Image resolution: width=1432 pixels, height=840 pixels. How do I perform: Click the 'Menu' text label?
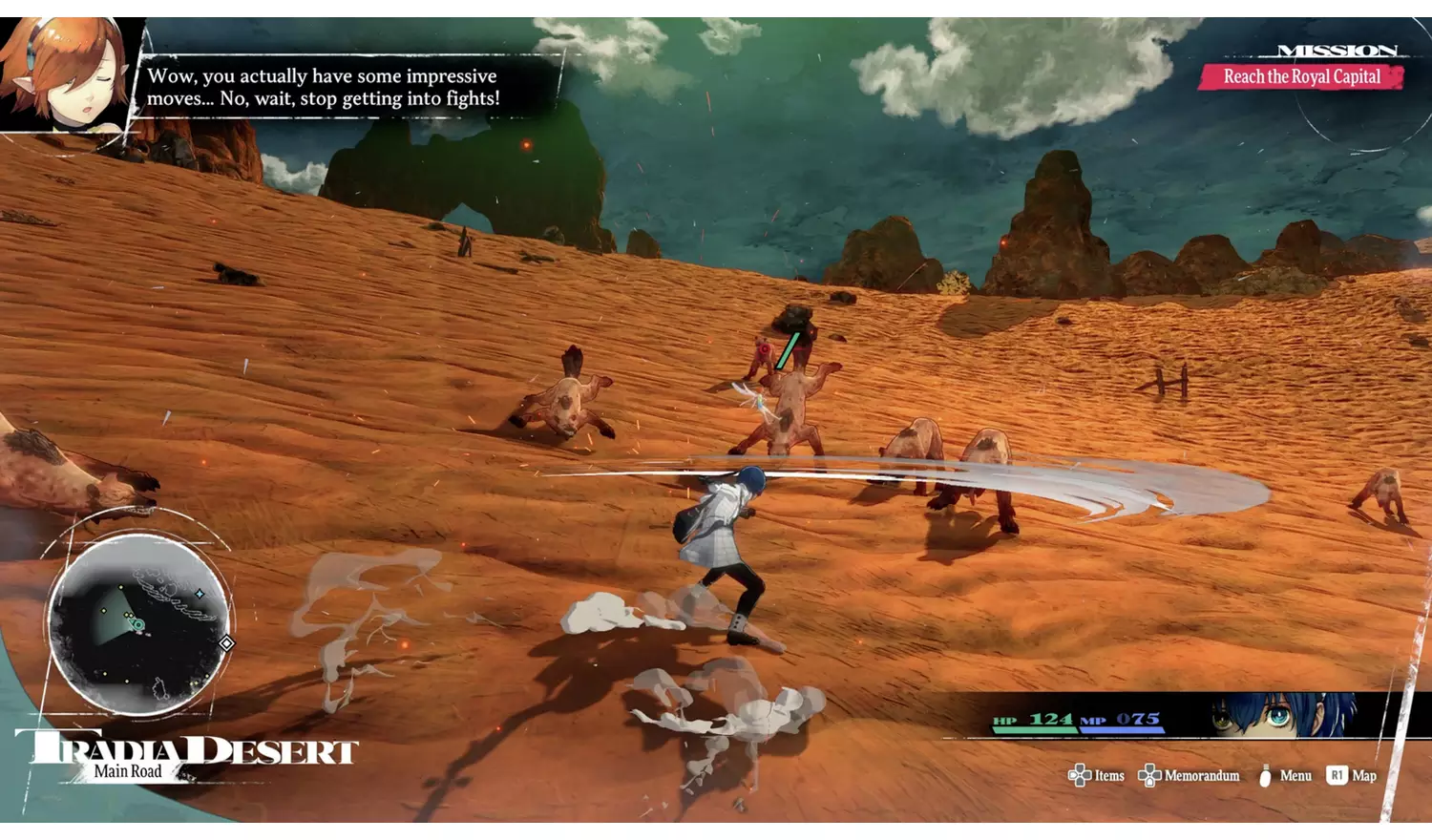[1295, 775]
